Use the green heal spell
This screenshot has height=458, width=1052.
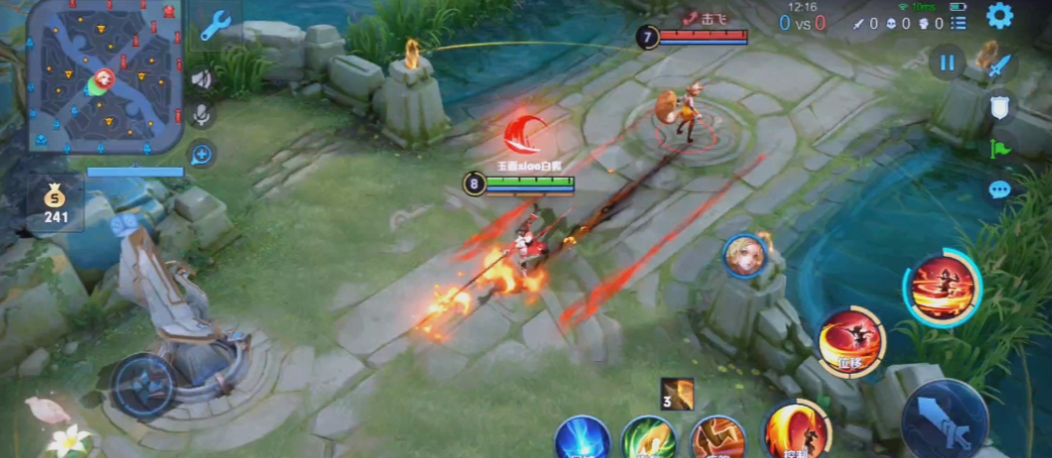click(x=648, y=440)
